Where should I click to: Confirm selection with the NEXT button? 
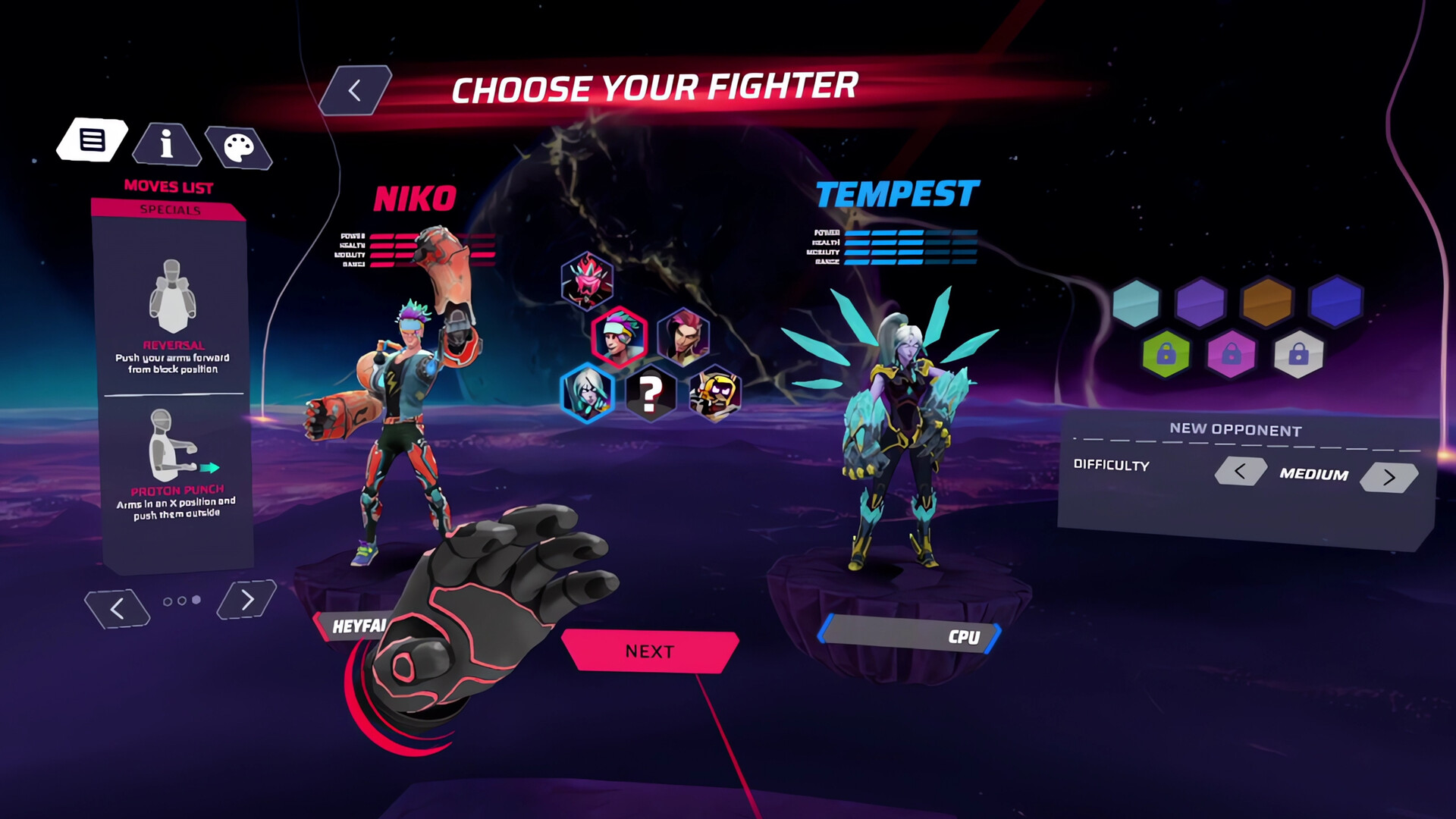point(650,651)
